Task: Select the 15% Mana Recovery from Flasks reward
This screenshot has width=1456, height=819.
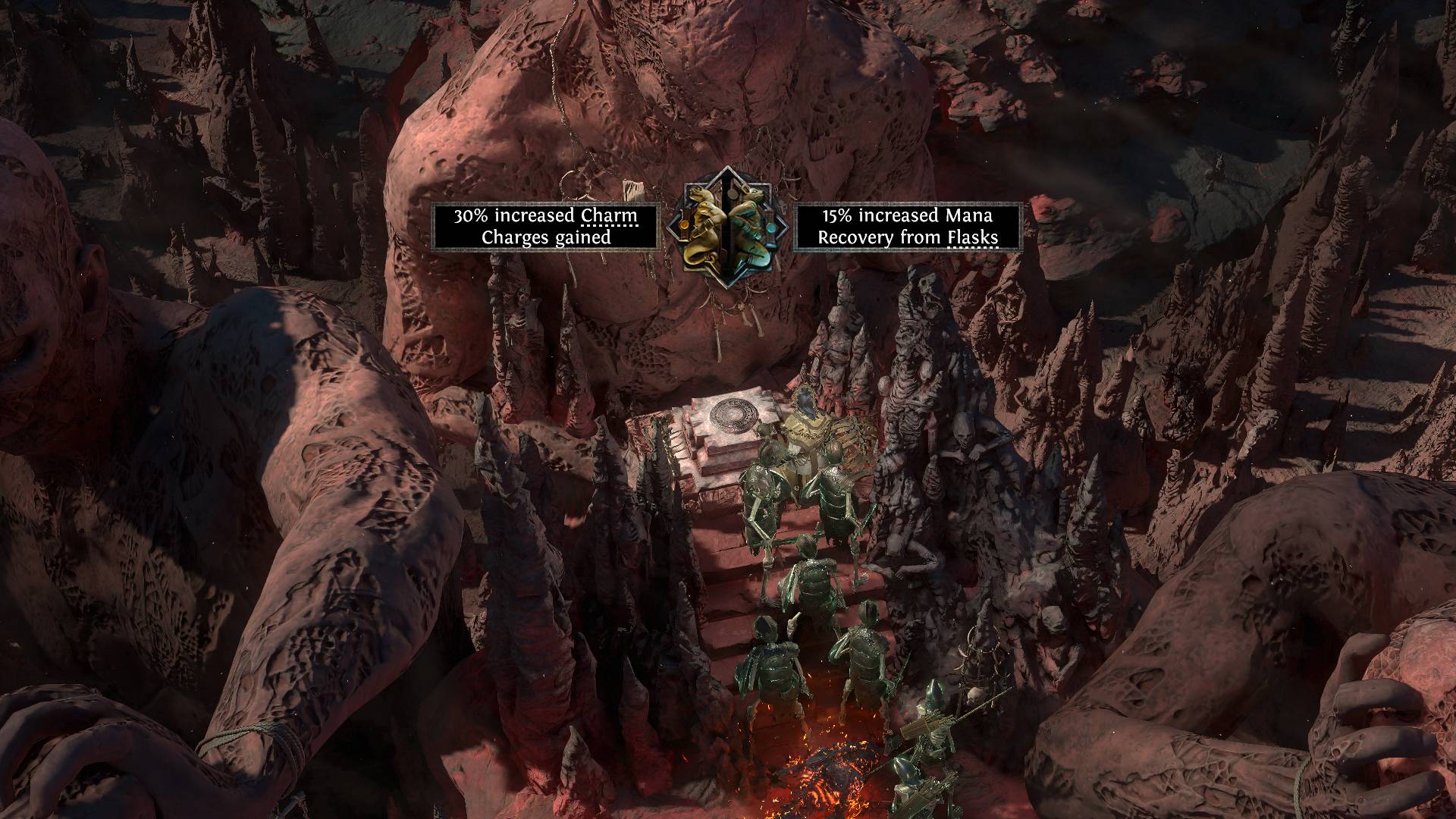Action: click(x=907, y=226)
